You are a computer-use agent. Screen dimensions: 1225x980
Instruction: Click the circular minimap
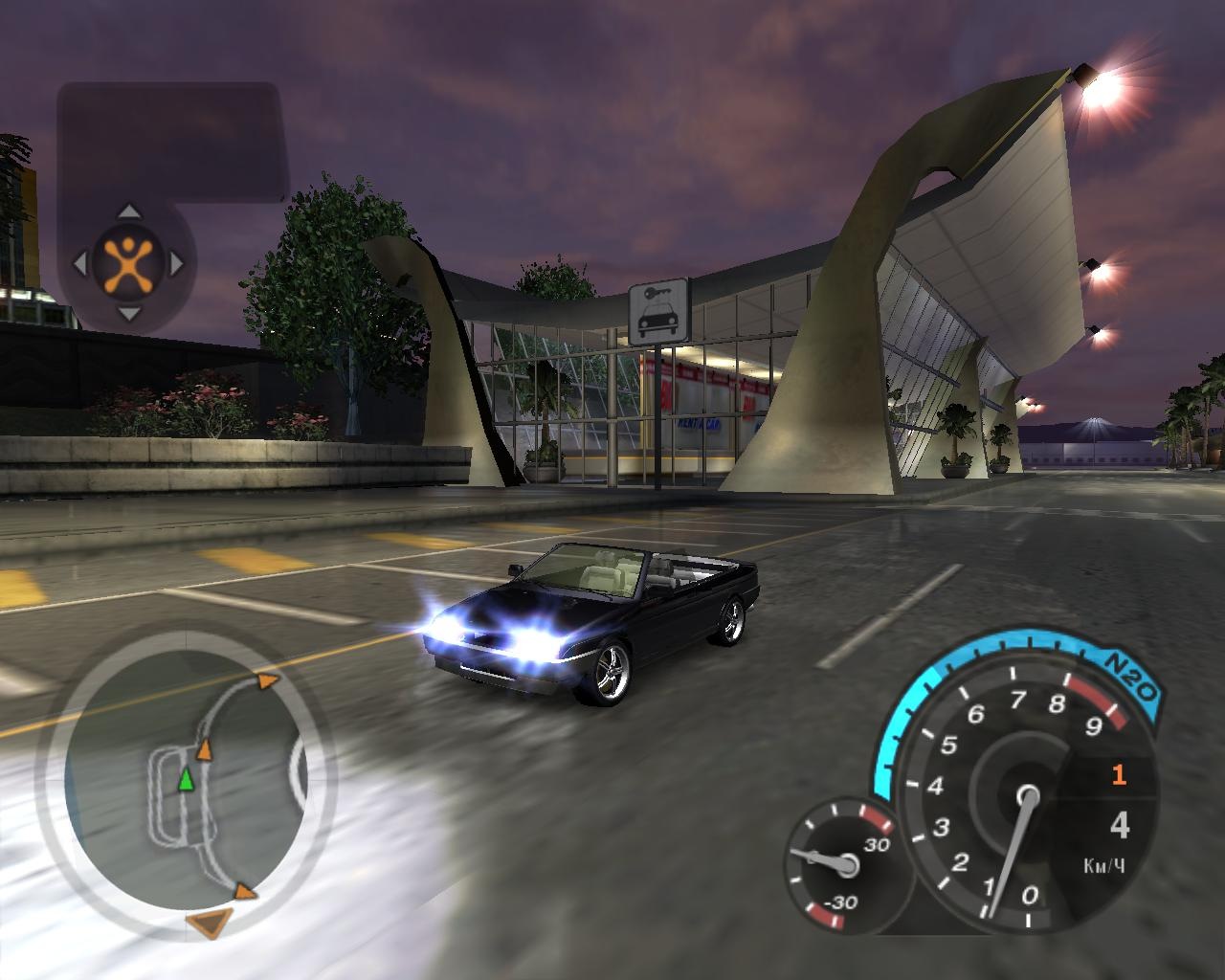coord(186,774)
